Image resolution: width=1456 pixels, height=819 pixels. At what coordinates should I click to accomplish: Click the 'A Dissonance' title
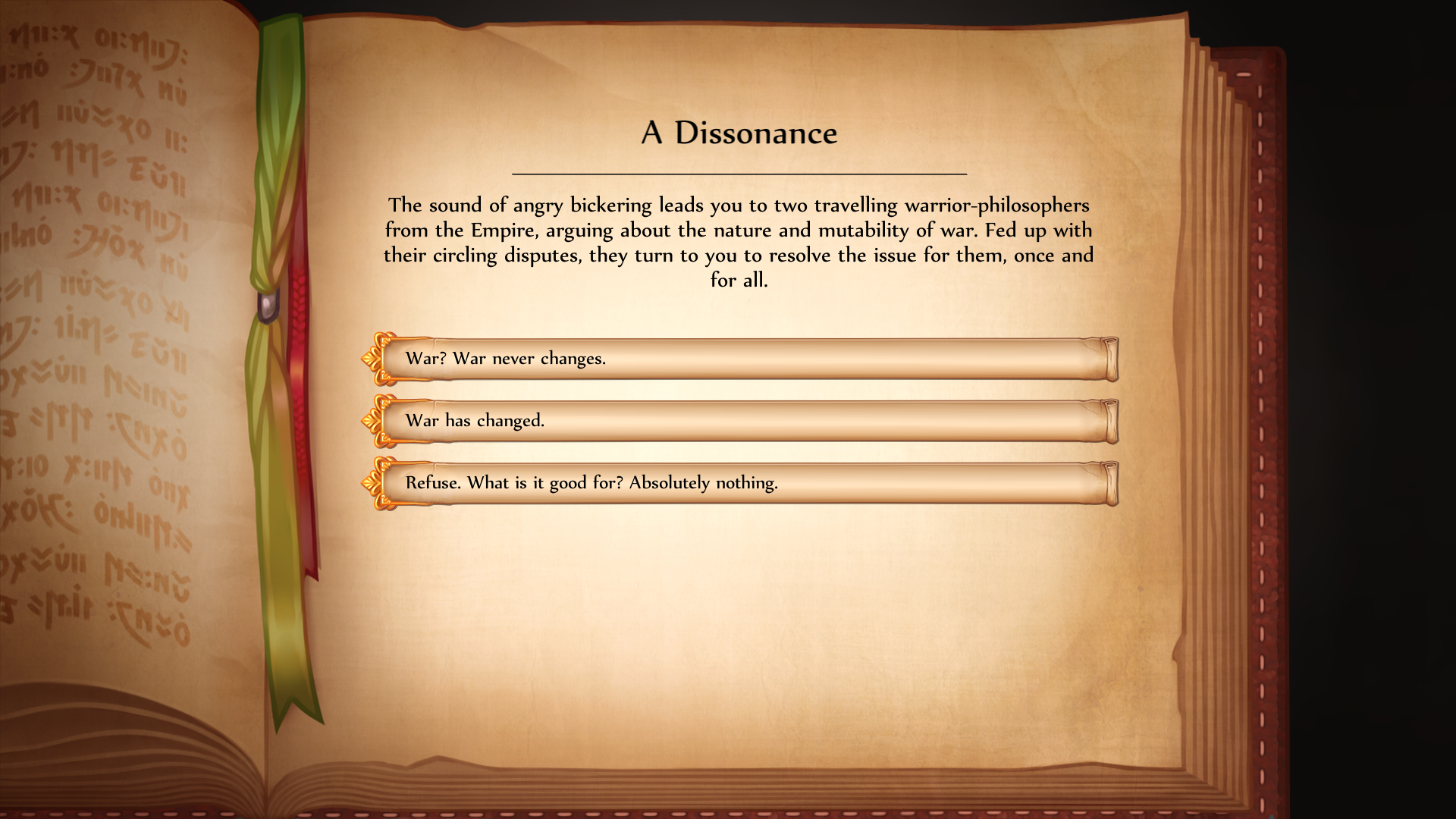coord(739,133)
